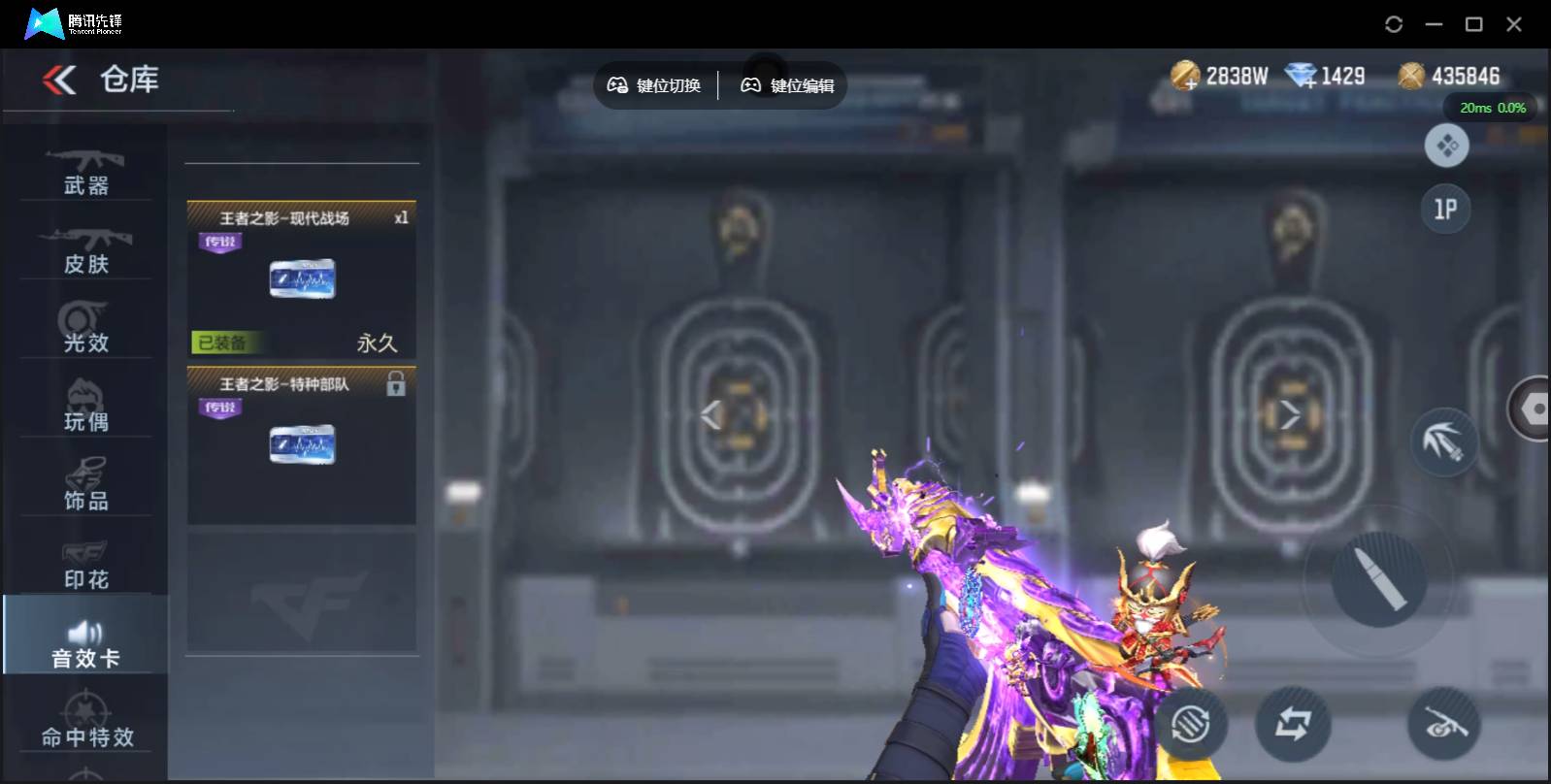Click the 键位切换 key switch button

pyautogui.click(x=654, y=85)
